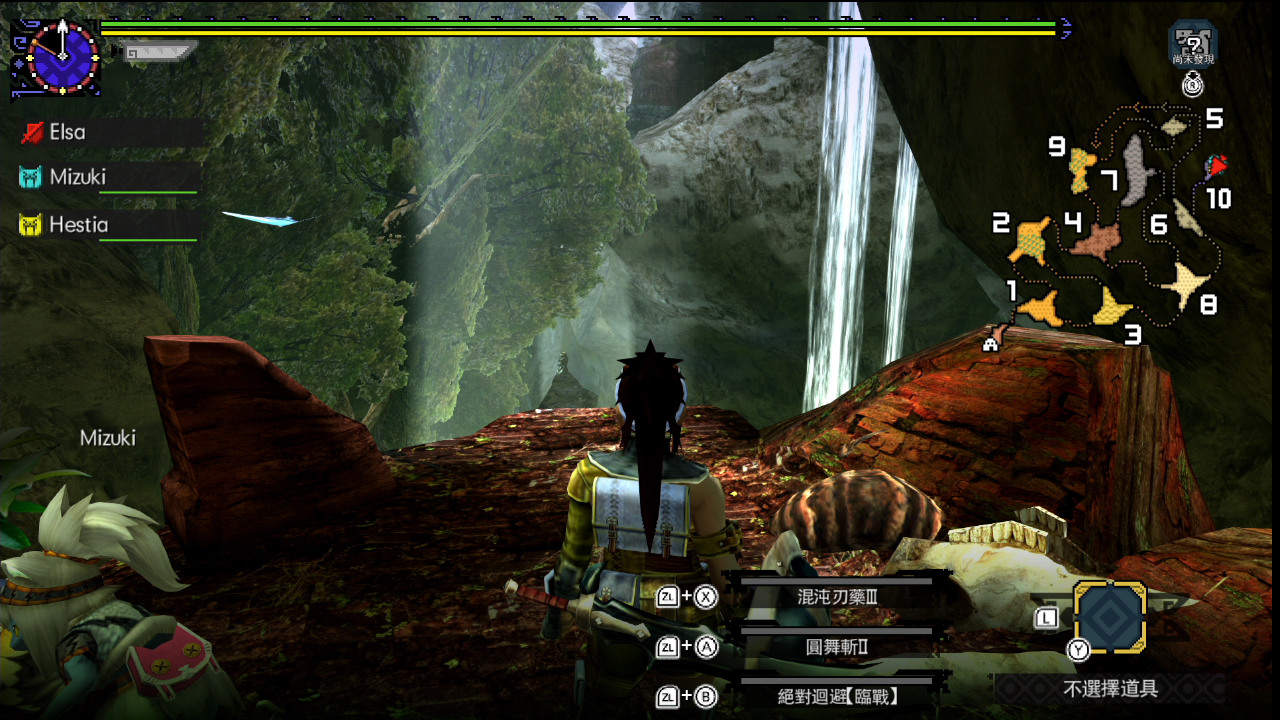Click the red marker near area 10
The image size is (1280, 720).
(1216, 166)
